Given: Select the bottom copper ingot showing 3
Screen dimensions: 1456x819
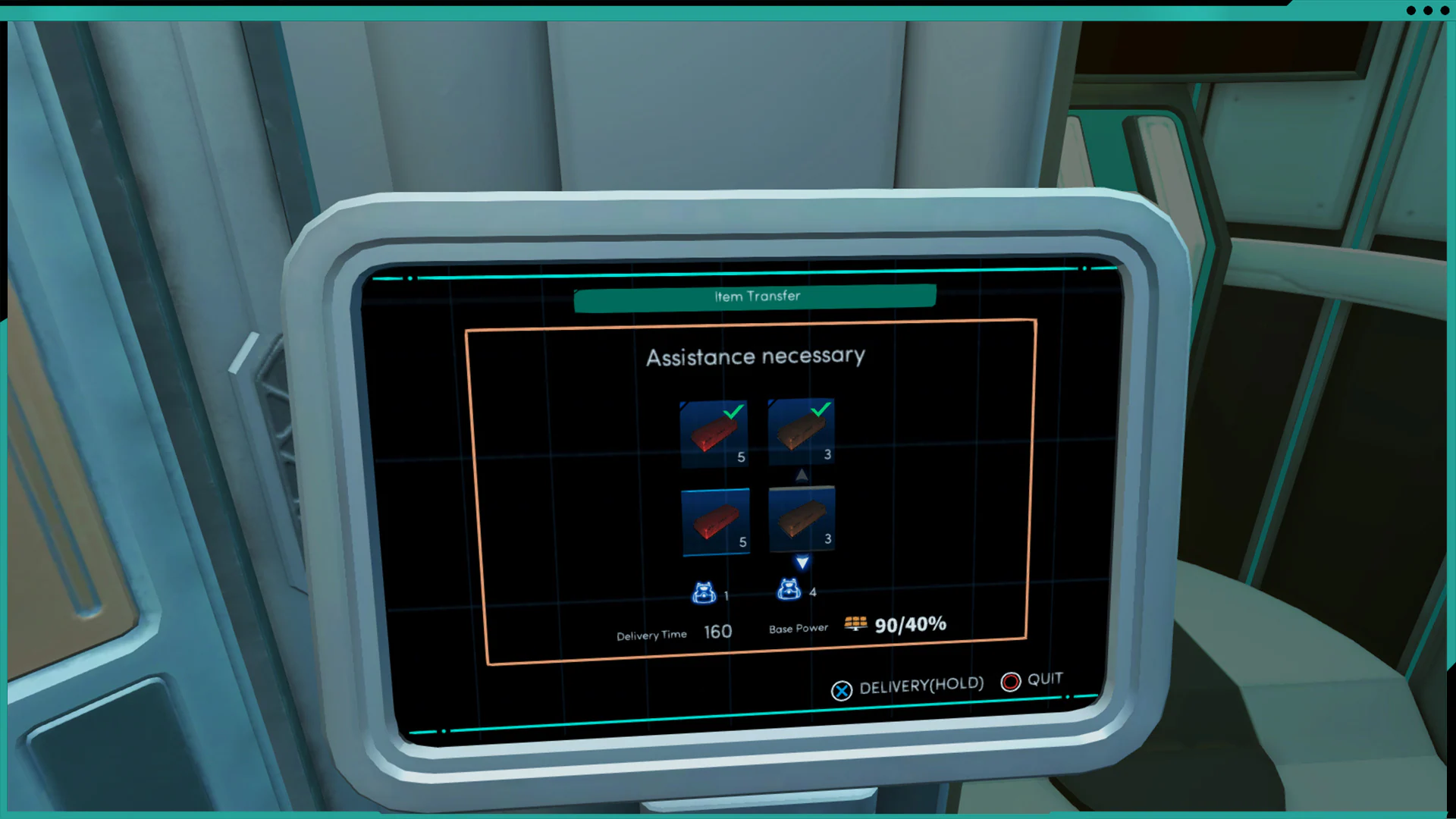Looking at the screenshot, I should tap(801, 518).
